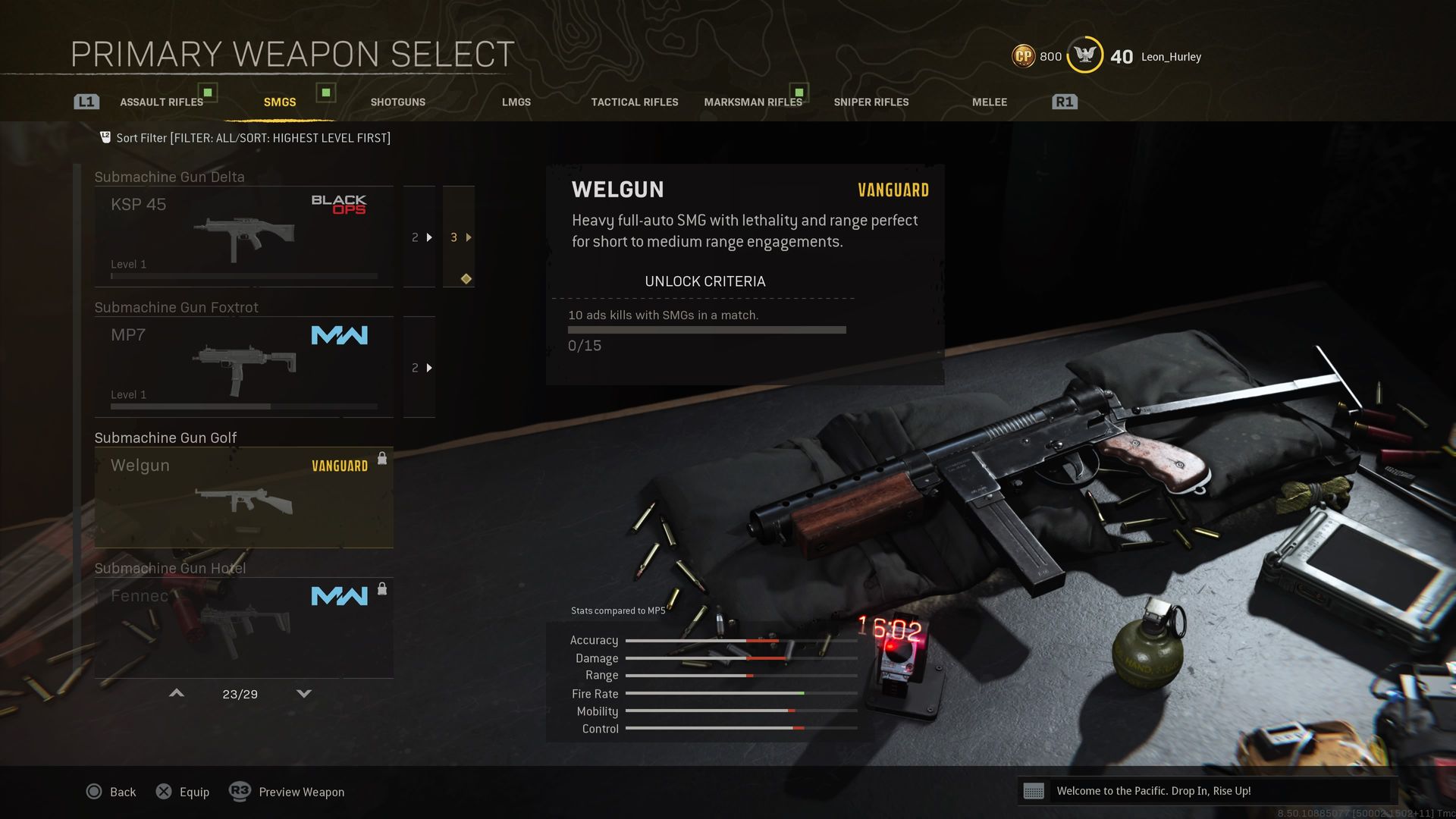Click the lock icon on the Fennec

pyautogui.click(x=382, y=589)
